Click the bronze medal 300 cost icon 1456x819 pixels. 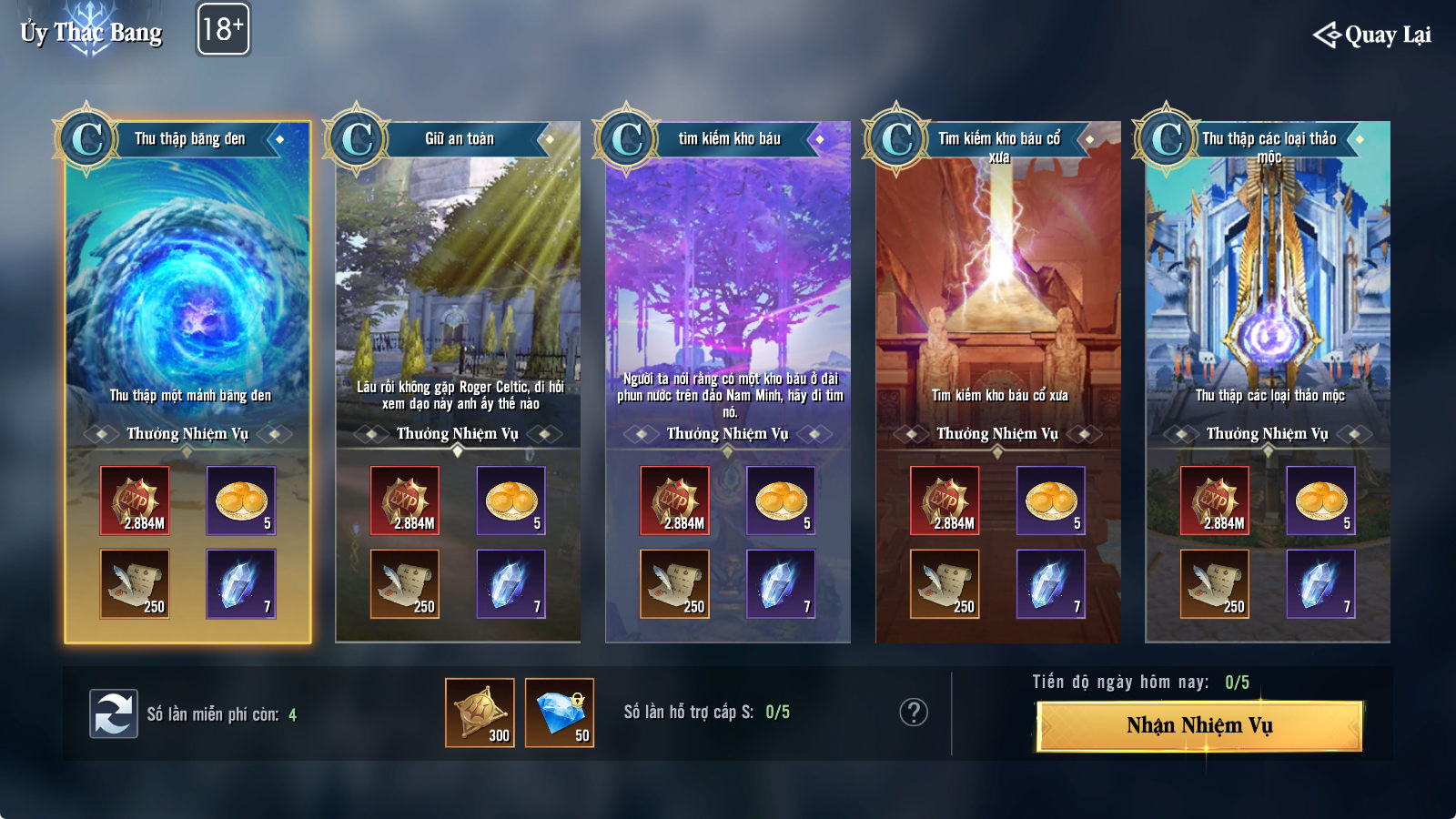click(x=480, y=713)
